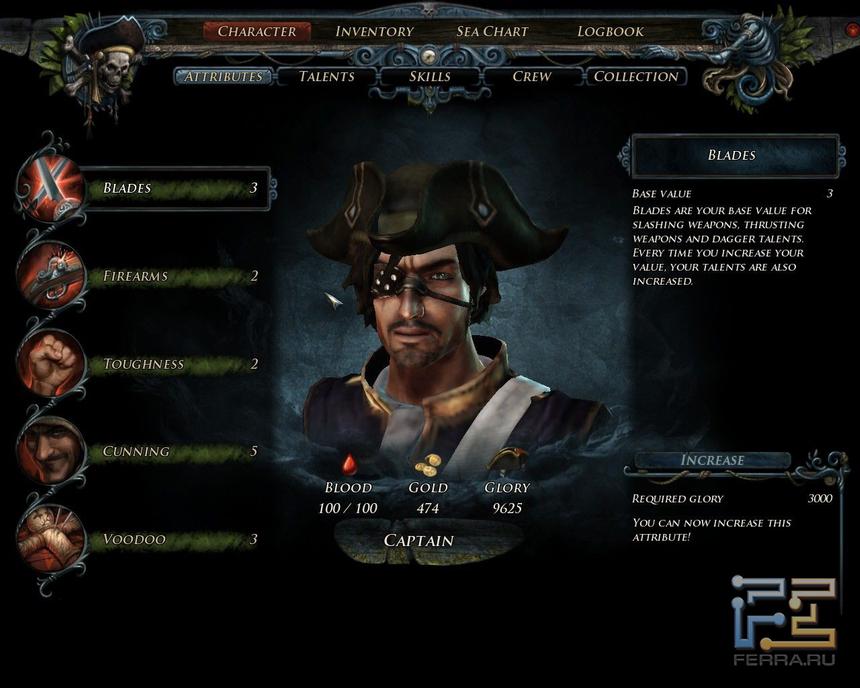The height and width of the screenshot is (688, 860).
Task: Open the Inventory tab
Action: (374, 31)
